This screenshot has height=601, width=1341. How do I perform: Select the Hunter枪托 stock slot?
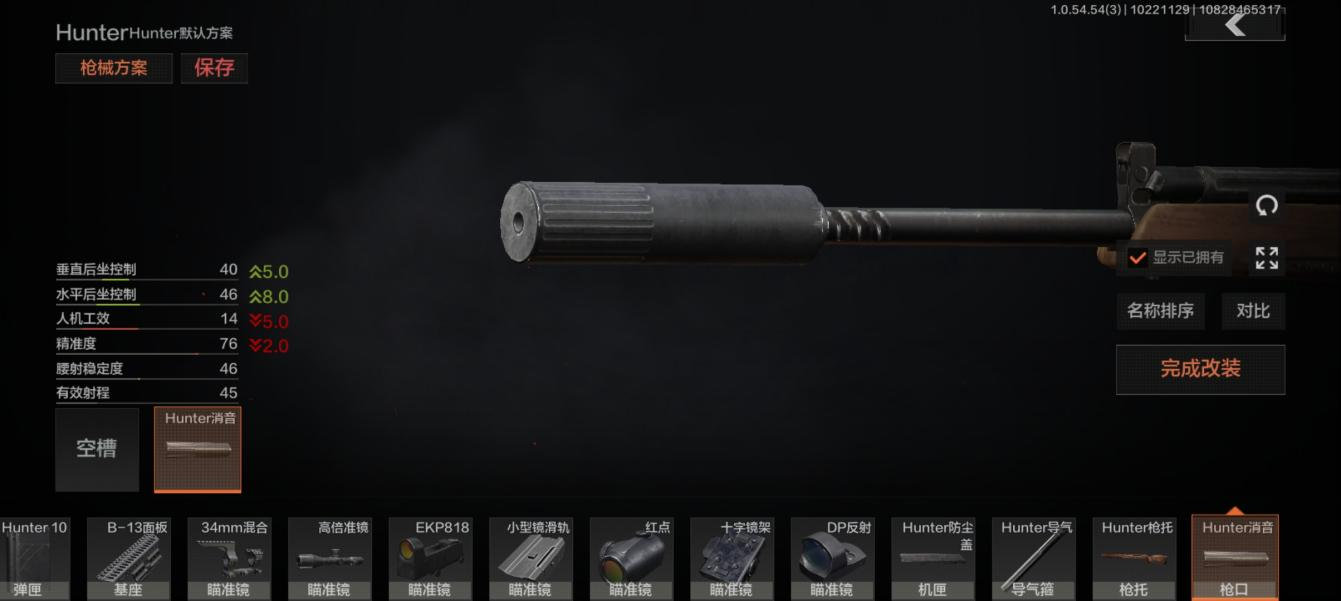pos(1134,558)
